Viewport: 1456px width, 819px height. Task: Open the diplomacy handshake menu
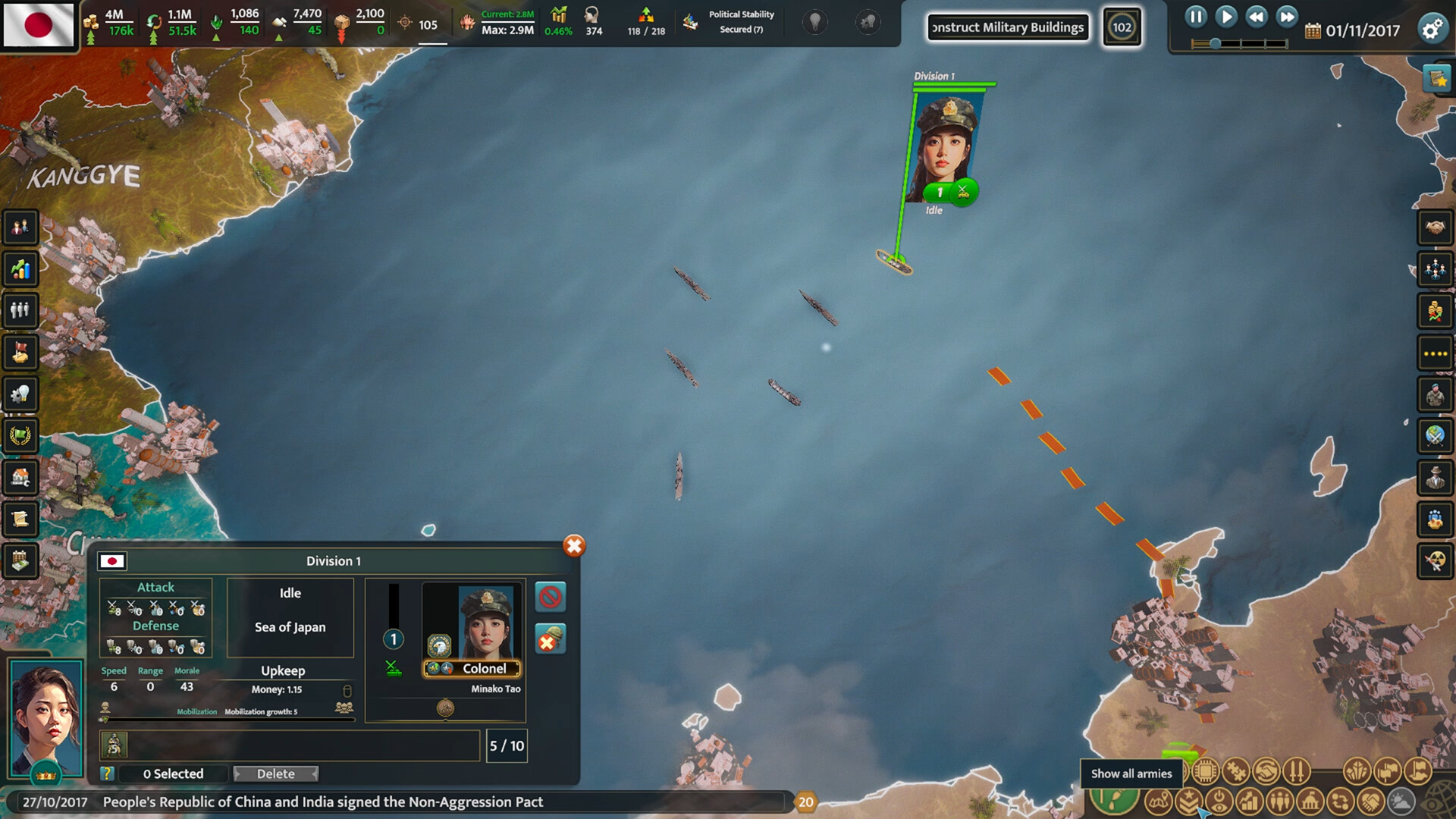[1435, 227]
